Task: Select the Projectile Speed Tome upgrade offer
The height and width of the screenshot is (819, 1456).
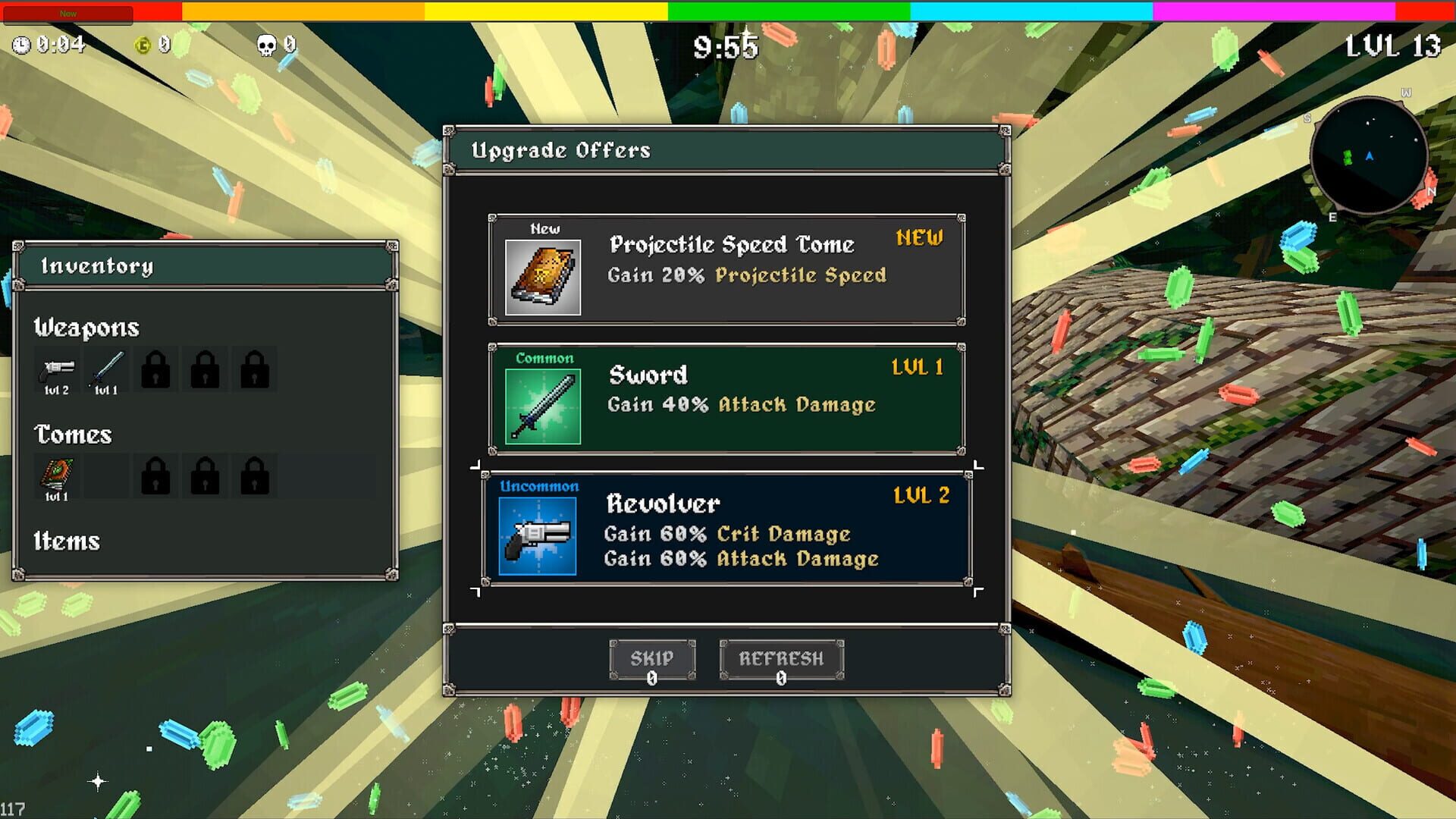Action: pos(724,267)
